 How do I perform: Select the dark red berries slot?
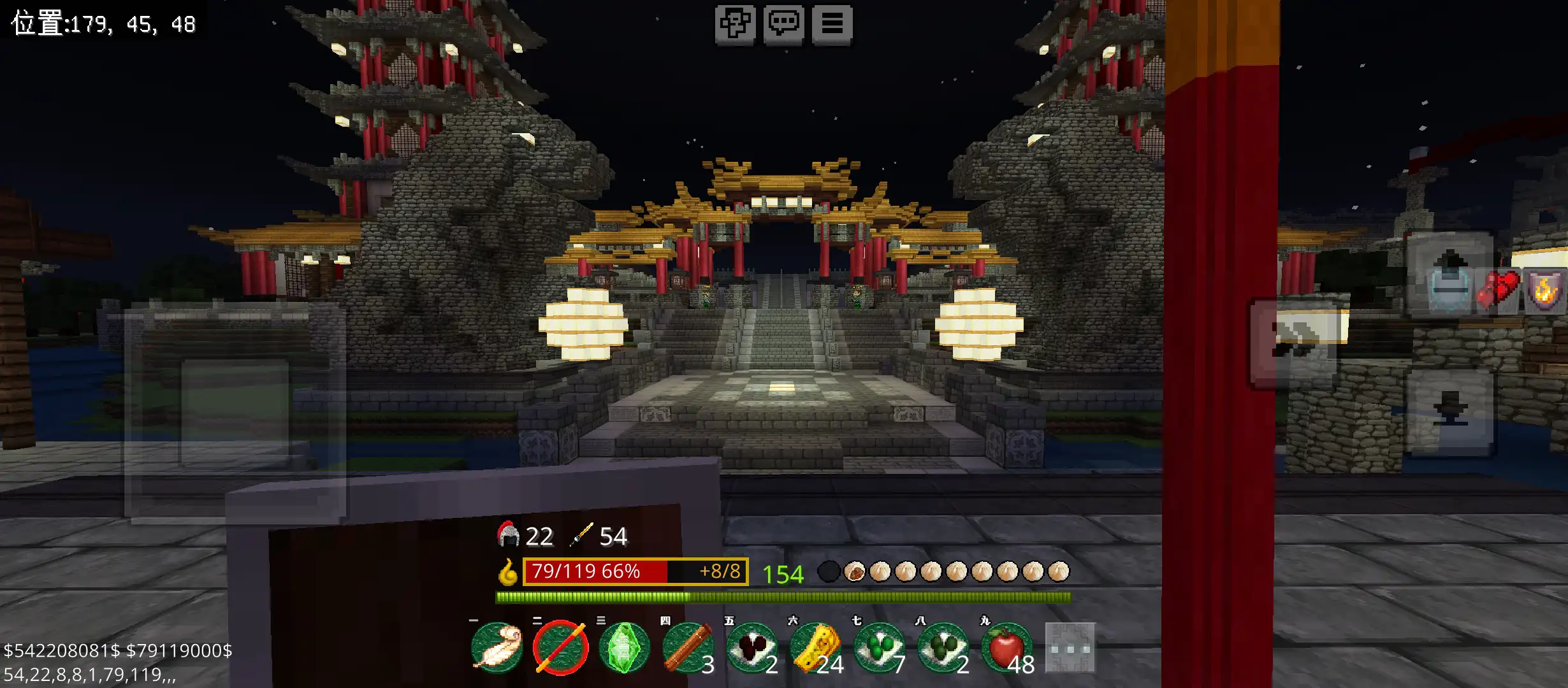pyautogui.click(x=752, y=648)
